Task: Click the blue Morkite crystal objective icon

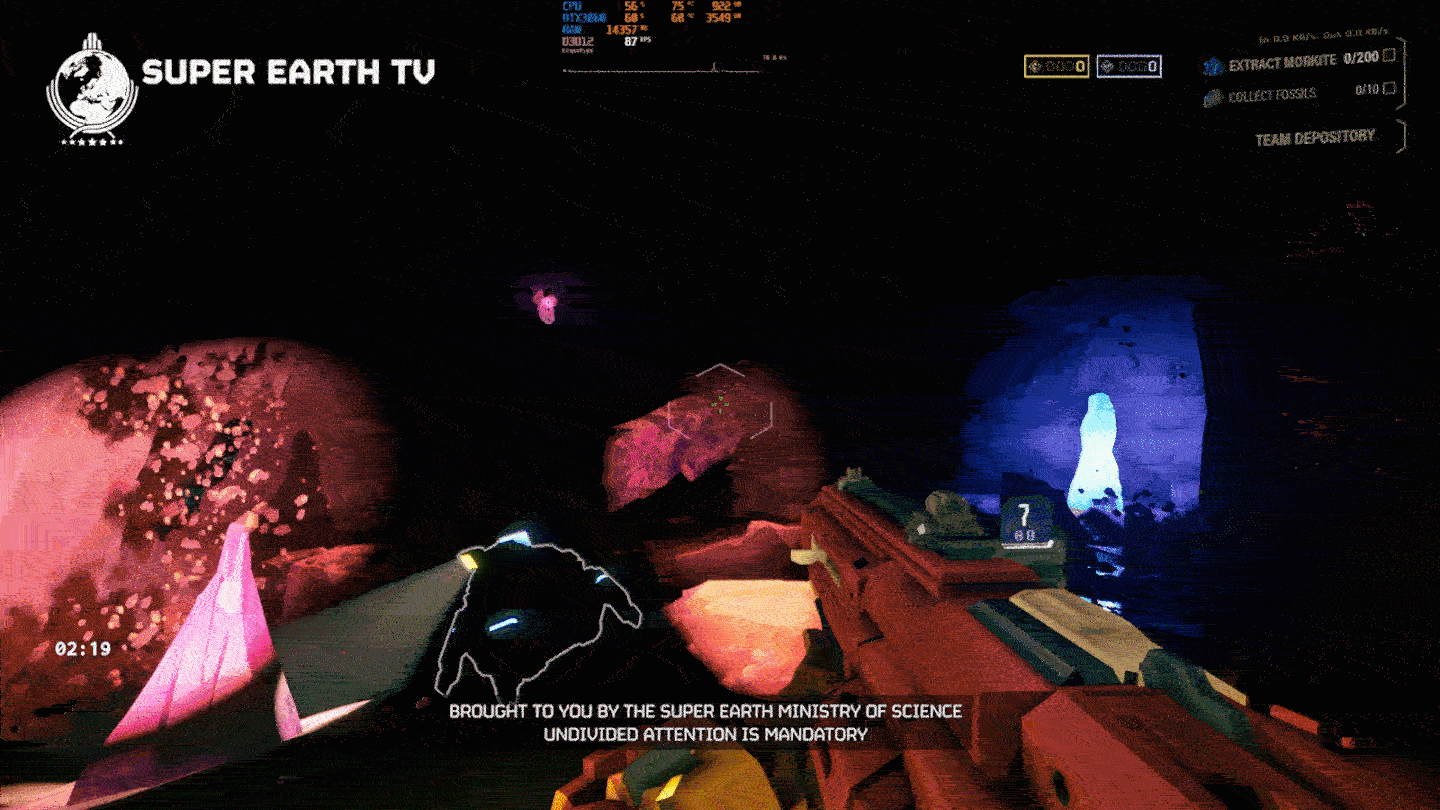Action: click(x=1213, y=66)
